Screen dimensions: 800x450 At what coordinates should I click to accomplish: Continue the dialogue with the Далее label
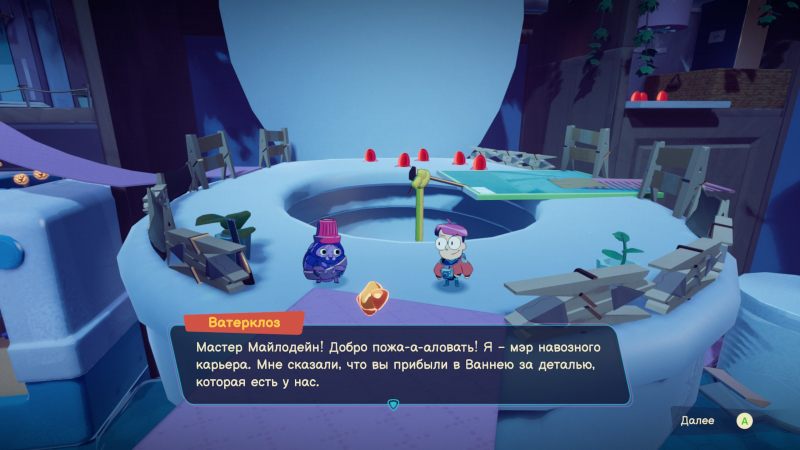[697, 421]
